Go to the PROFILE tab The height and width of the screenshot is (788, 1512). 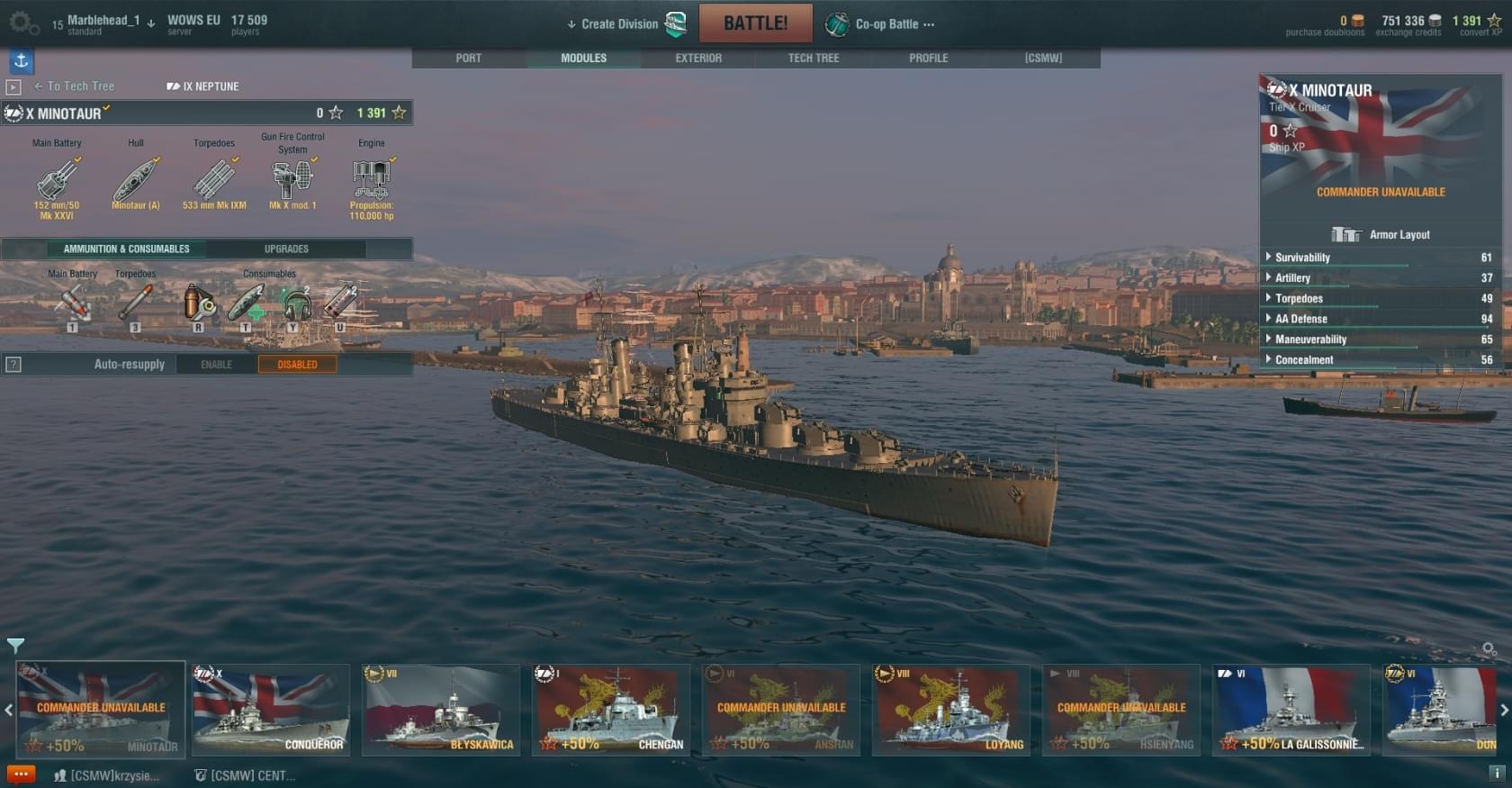[x=928, y=59]
